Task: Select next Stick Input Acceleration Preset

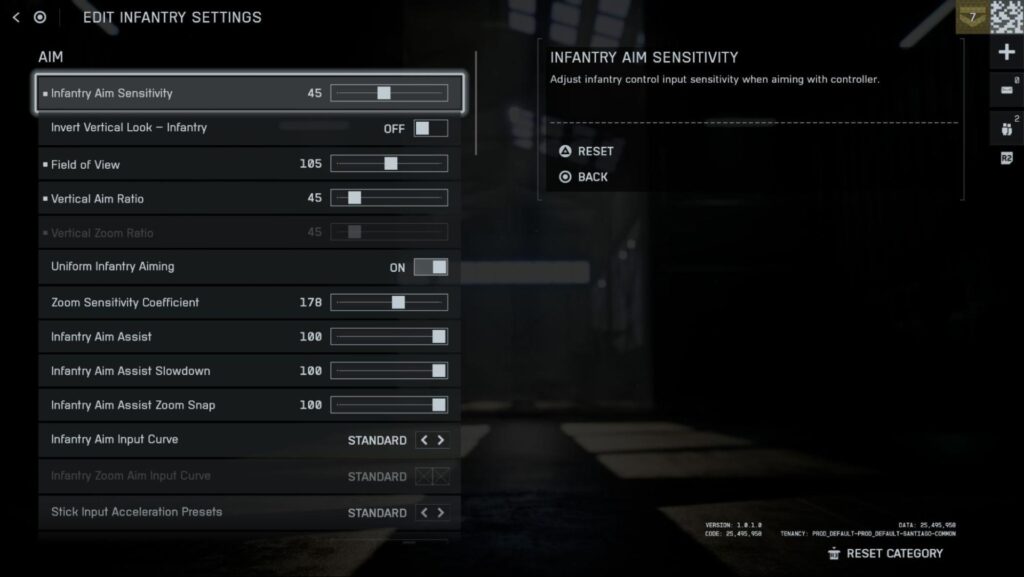Action: point(441,513)
